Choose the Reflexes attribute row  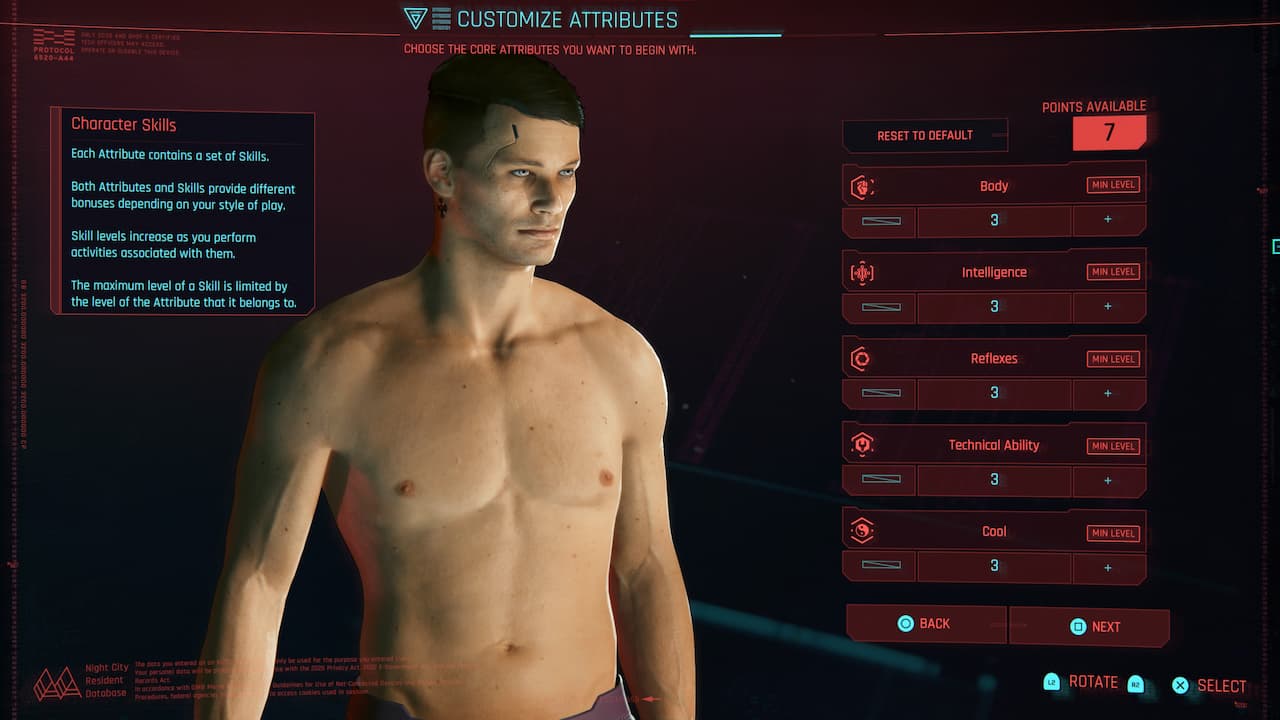point(993,359)
